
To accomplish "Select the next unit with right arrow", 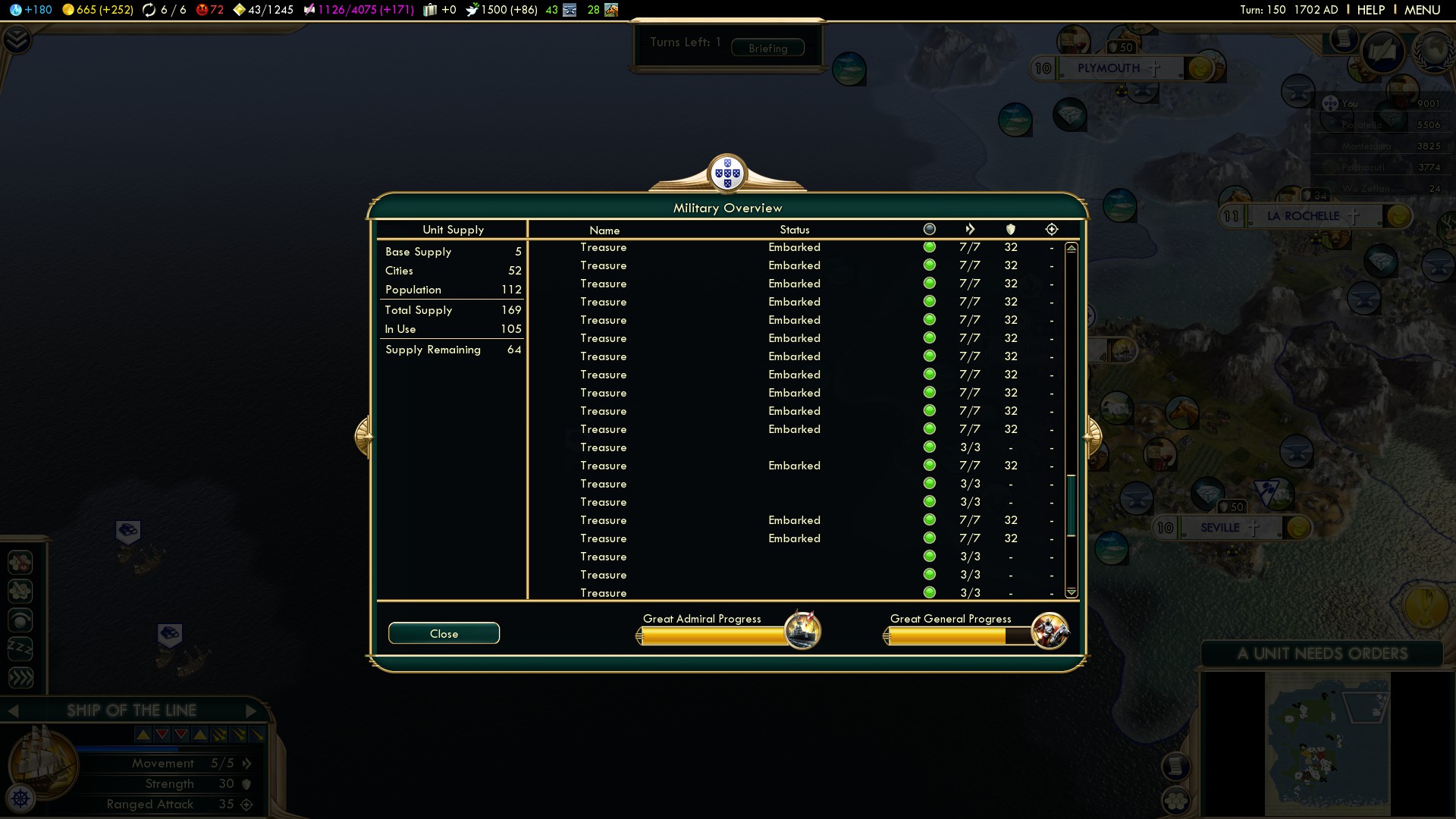I will click(x=252, y=711).
